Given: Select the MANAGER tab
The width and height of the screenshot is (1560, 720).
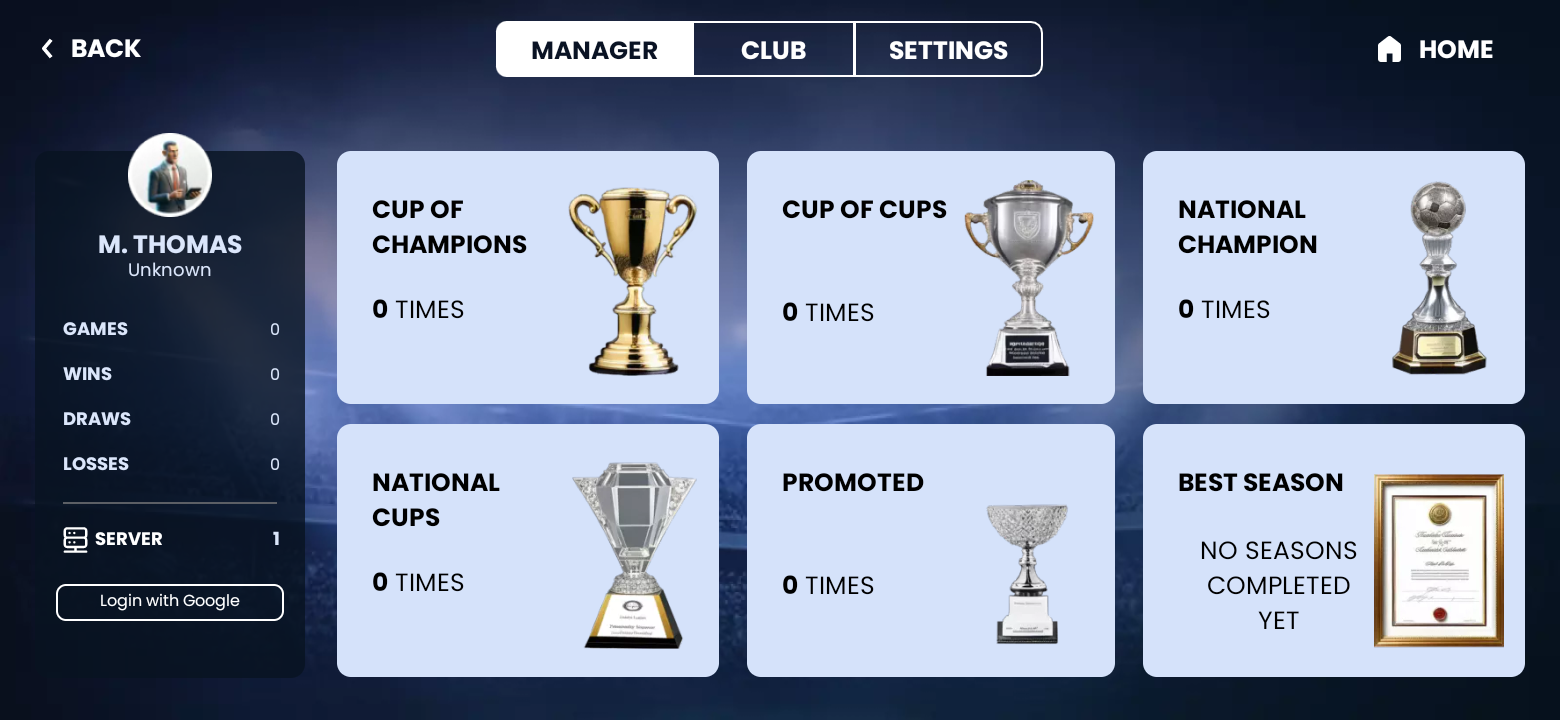Looking at the screenshot, I should click(595, 49).
